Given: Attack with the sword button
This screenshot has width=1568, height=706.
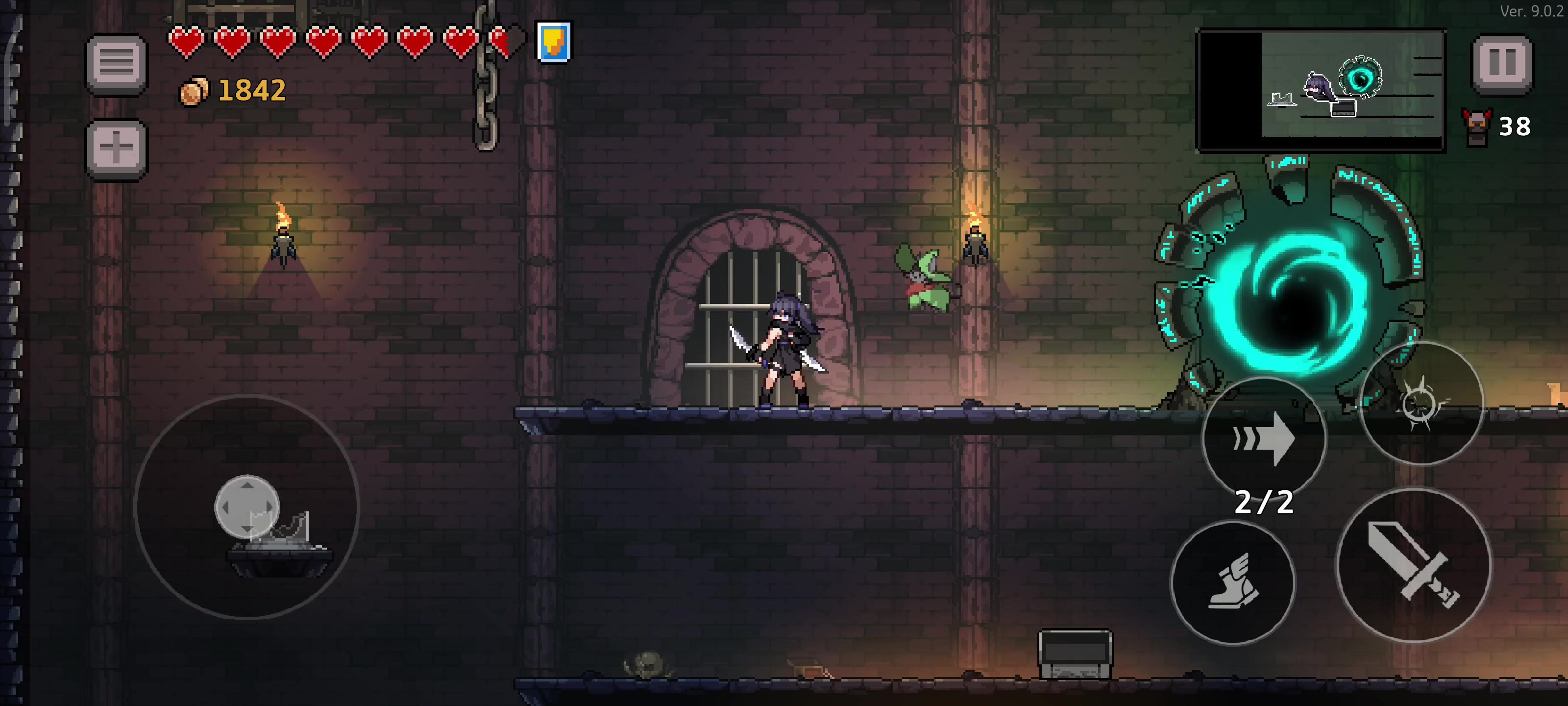Looking at the screenshot, I should pyautogui.click(x=1413, y=565).
